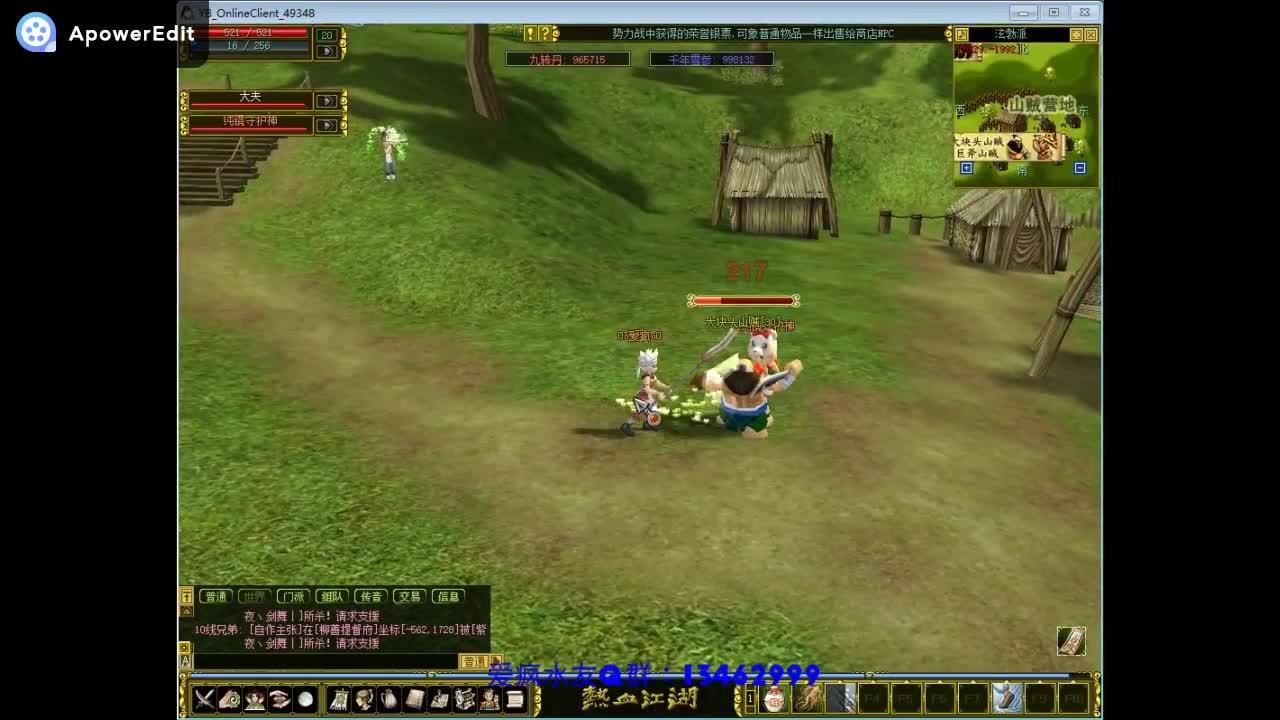Open the scroll icon above the hotbar

pyautogui.click(x=1071, y=641)
